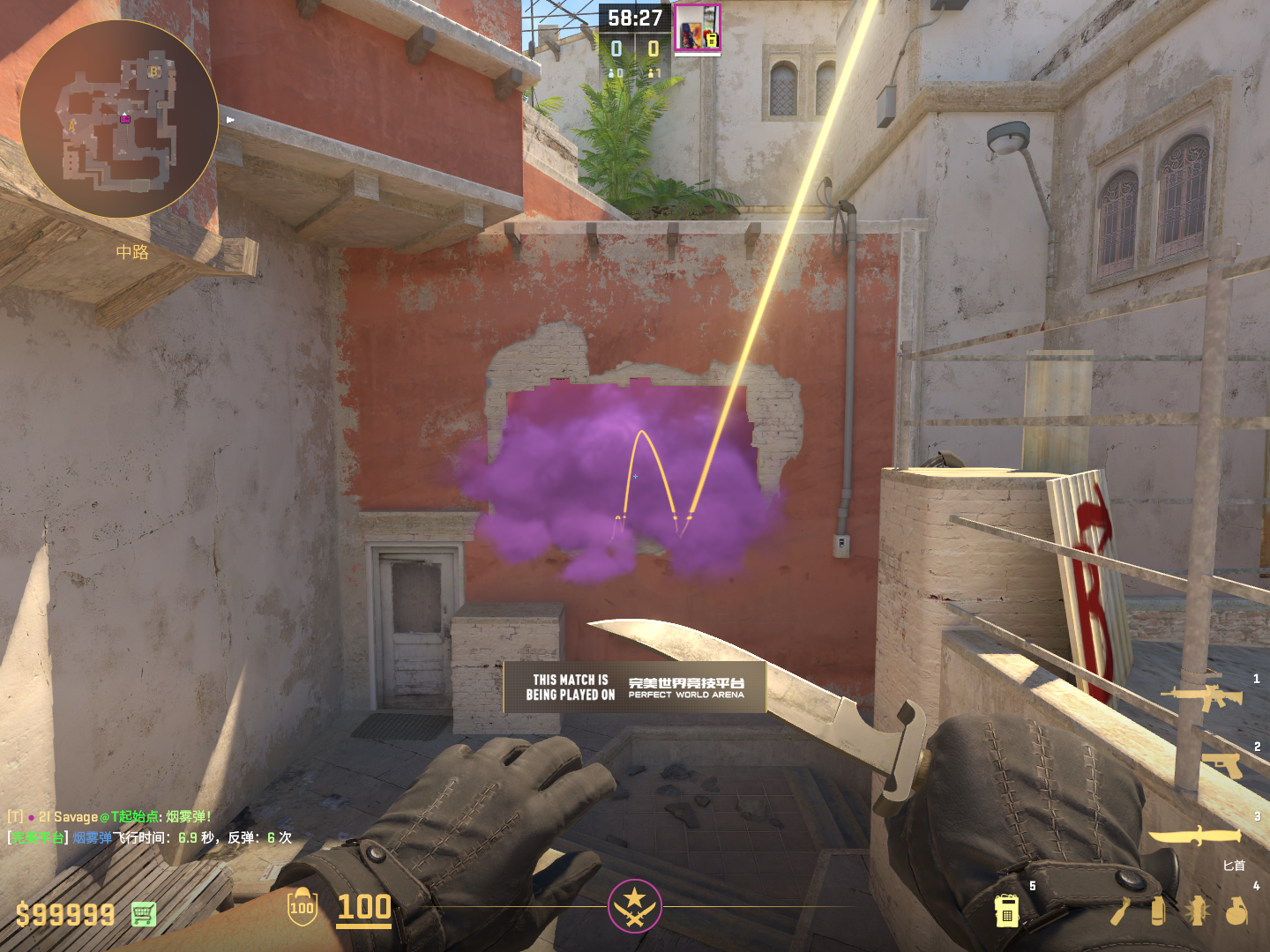Screen dimensions: 1270x952
Task: Select the smoke grenade canister icon
Action: click(x=1158, y=911)
